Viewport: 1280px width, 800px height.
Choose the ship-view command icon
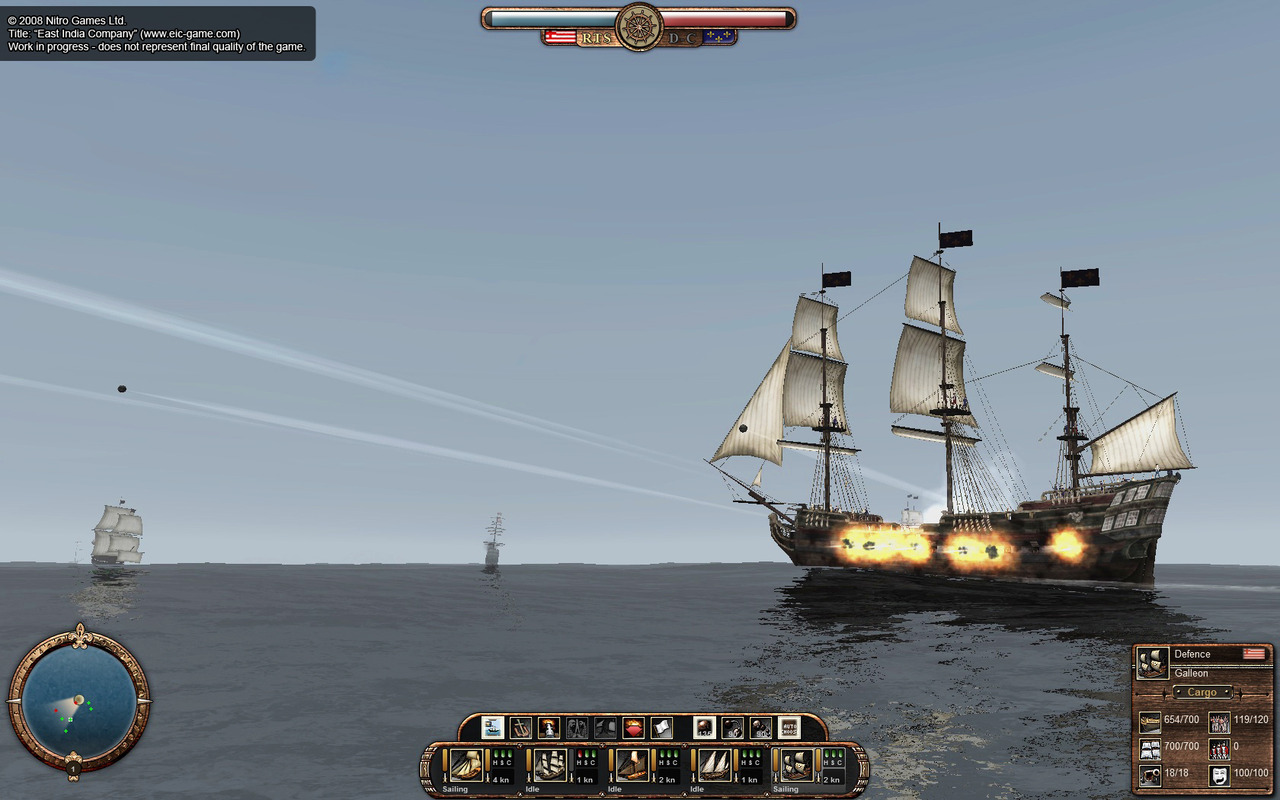492,728
